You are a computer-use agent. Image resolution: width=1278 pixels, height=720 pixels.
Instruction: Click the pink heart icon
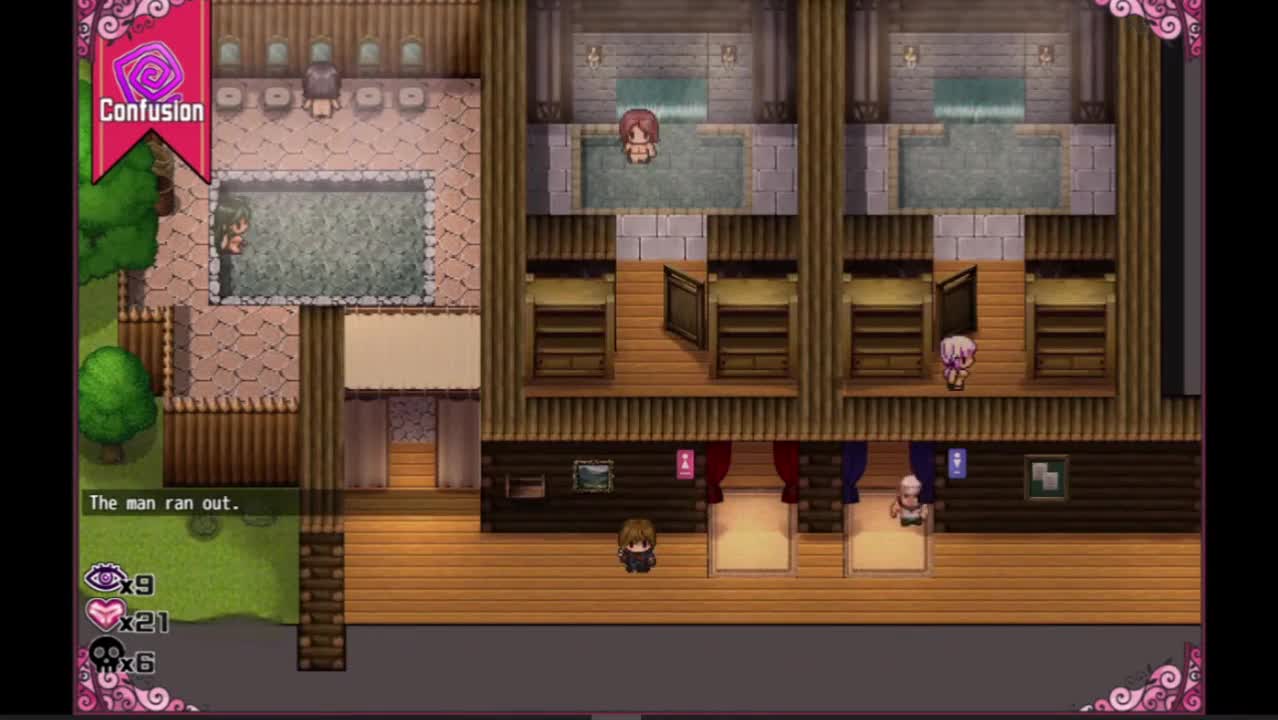[x=105, y=615]
